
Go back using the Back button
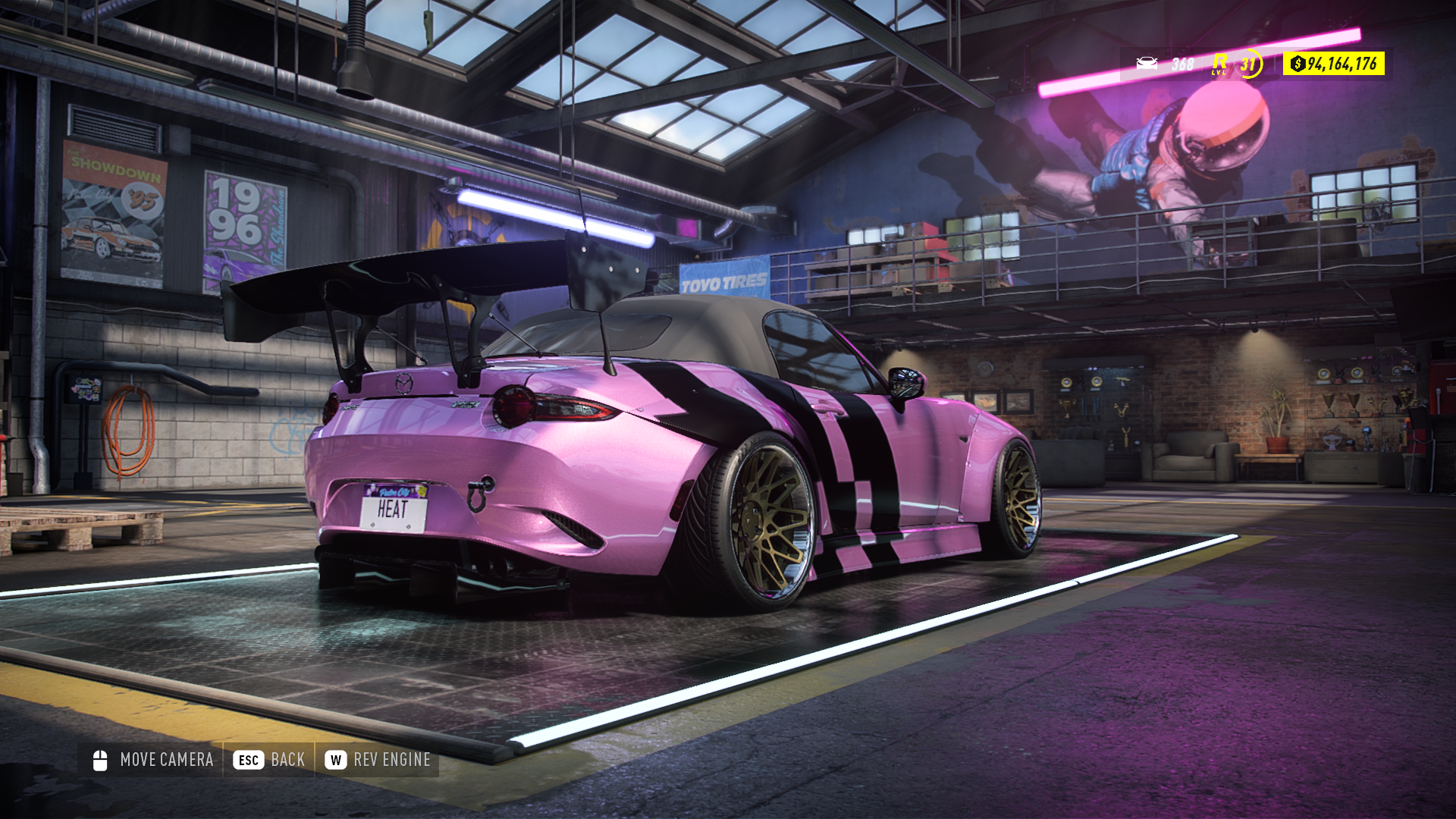coord(269,760)
